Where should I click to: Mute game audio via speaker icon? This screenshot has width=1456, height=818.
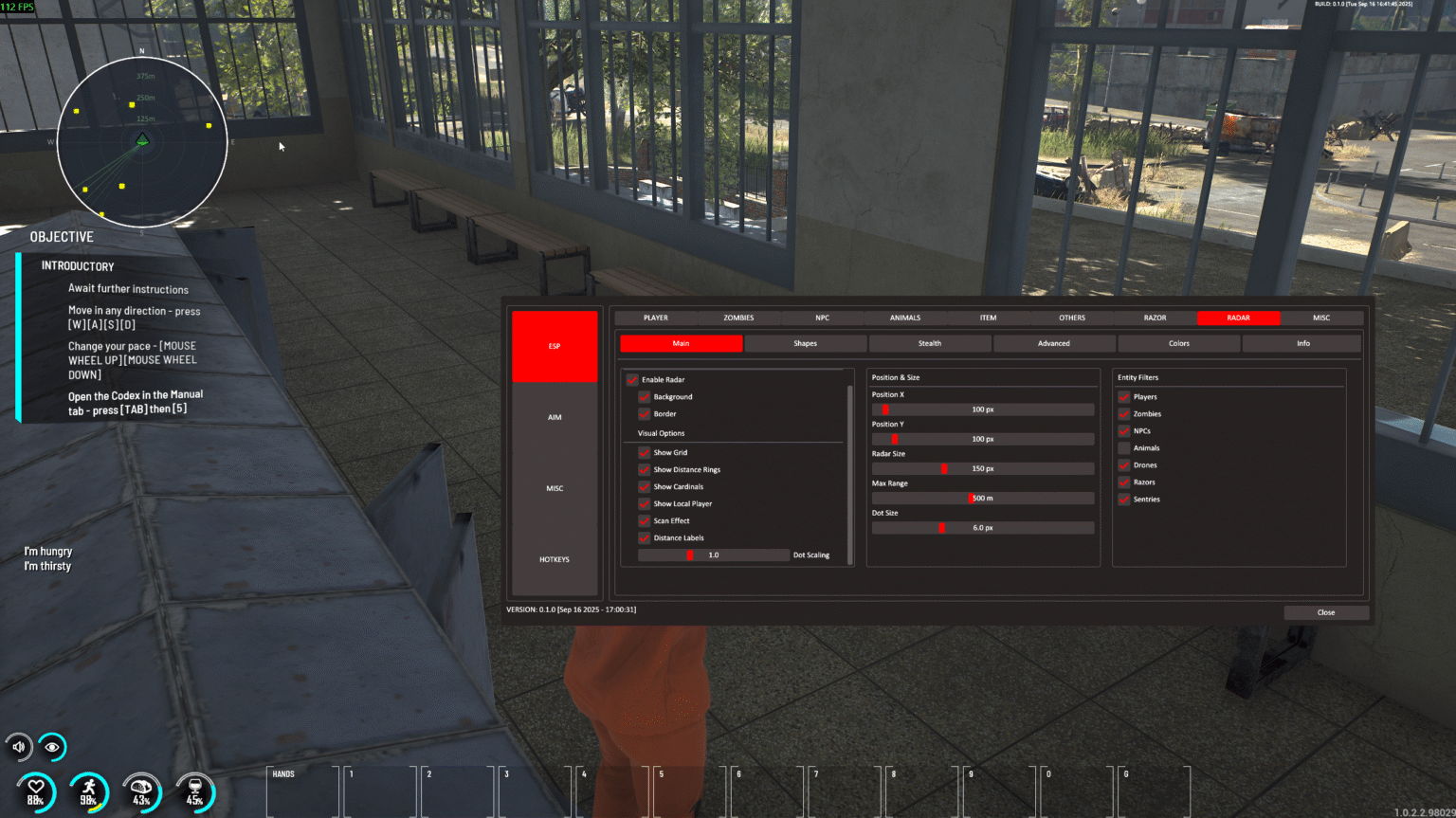tap(17, 746)
